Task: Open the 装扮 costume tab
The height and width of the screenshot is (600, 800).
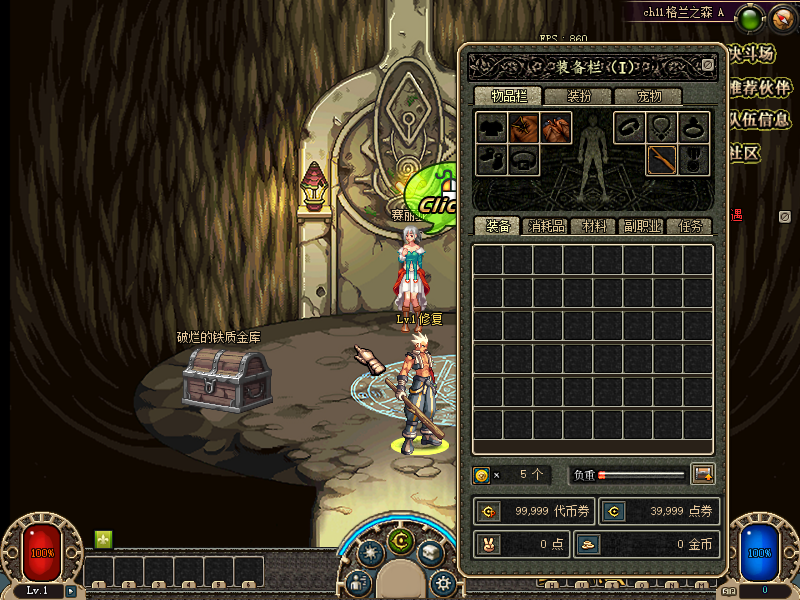Action: point(578,96)
